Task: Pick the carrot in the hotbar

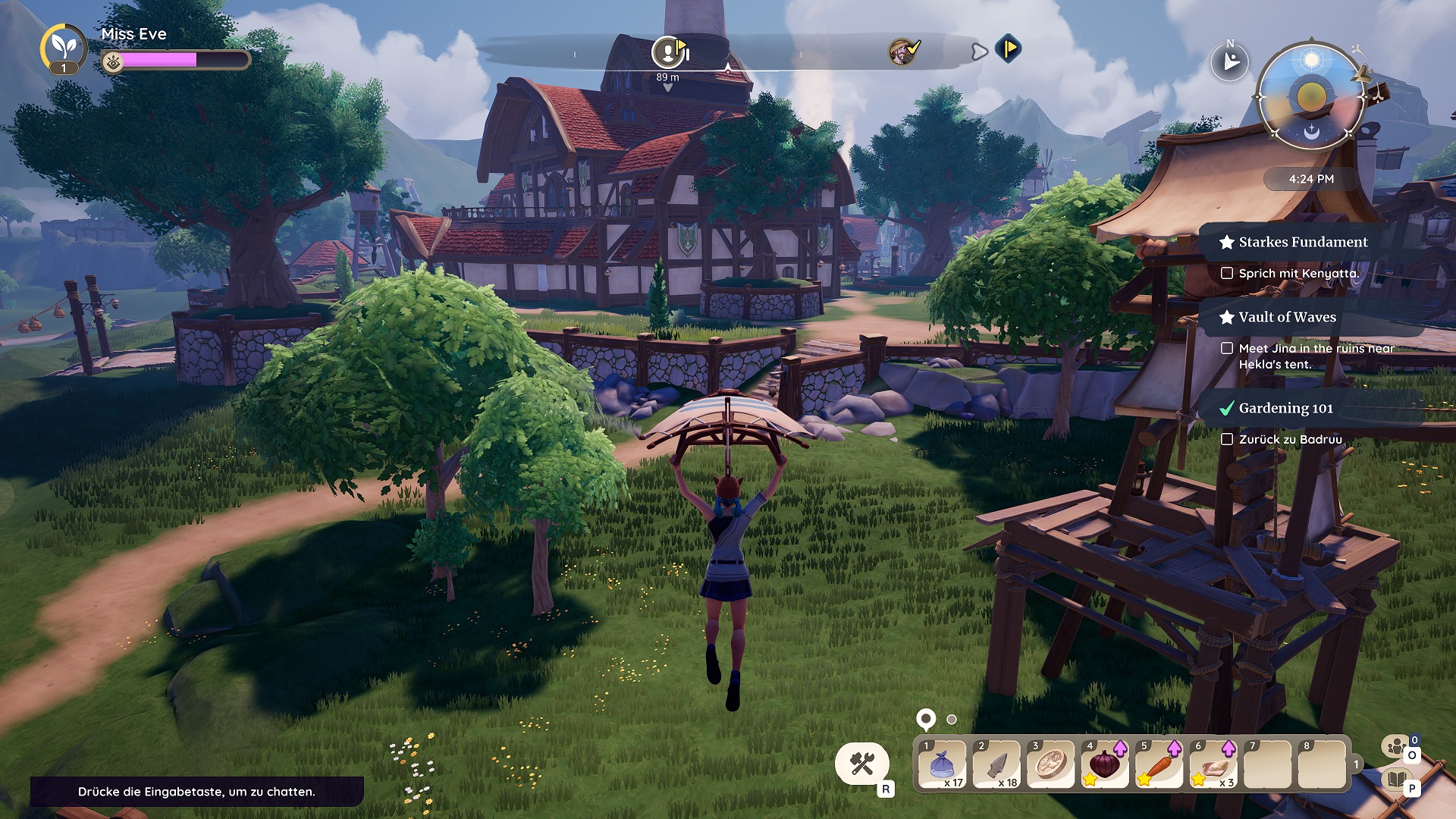Action: point(1159,764)
